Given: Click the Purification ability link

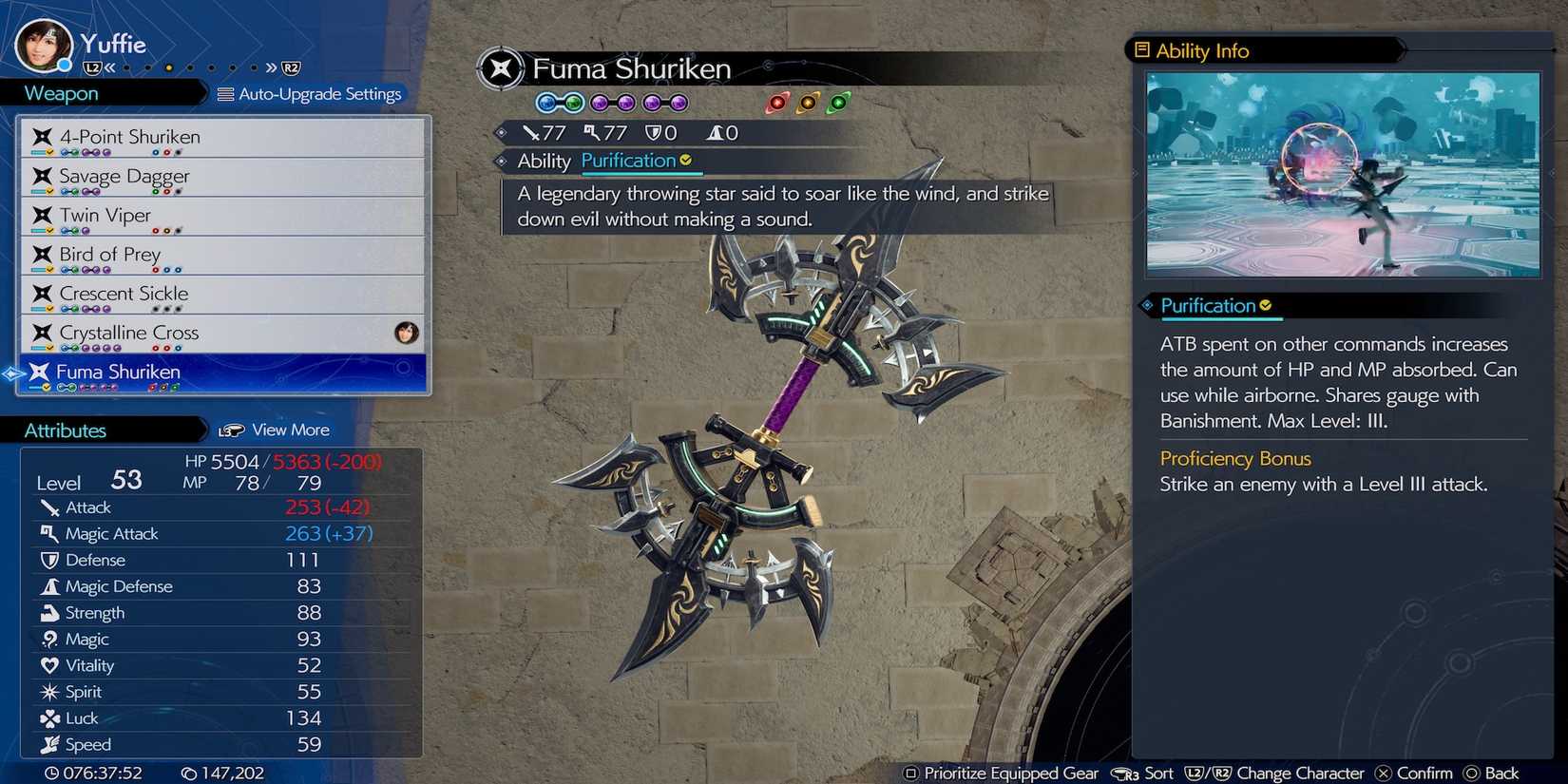Looking at the screenshot, I should point(629,161).
